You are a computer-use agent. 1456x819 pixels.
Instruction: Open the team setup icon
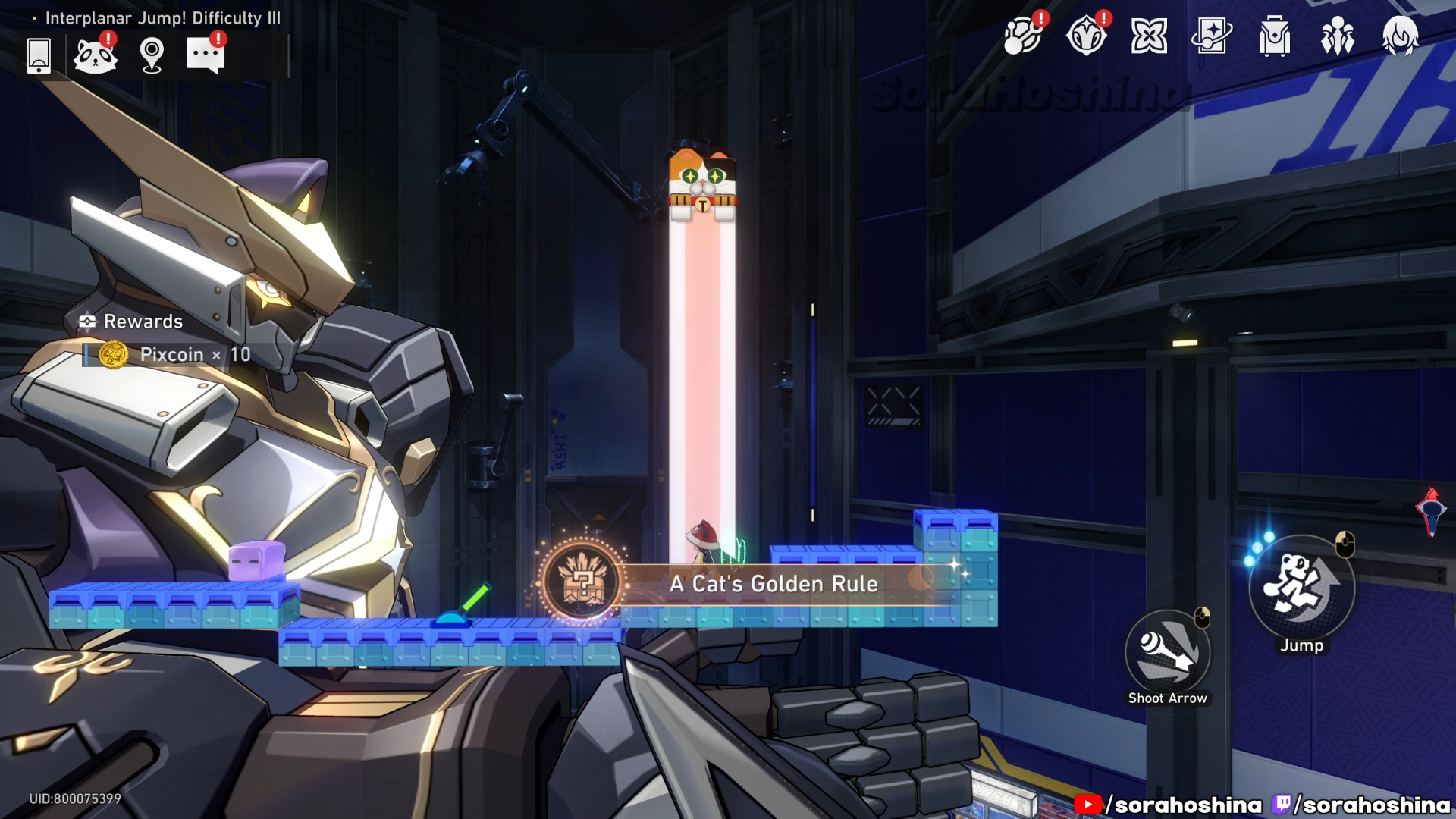point(1337,36)
